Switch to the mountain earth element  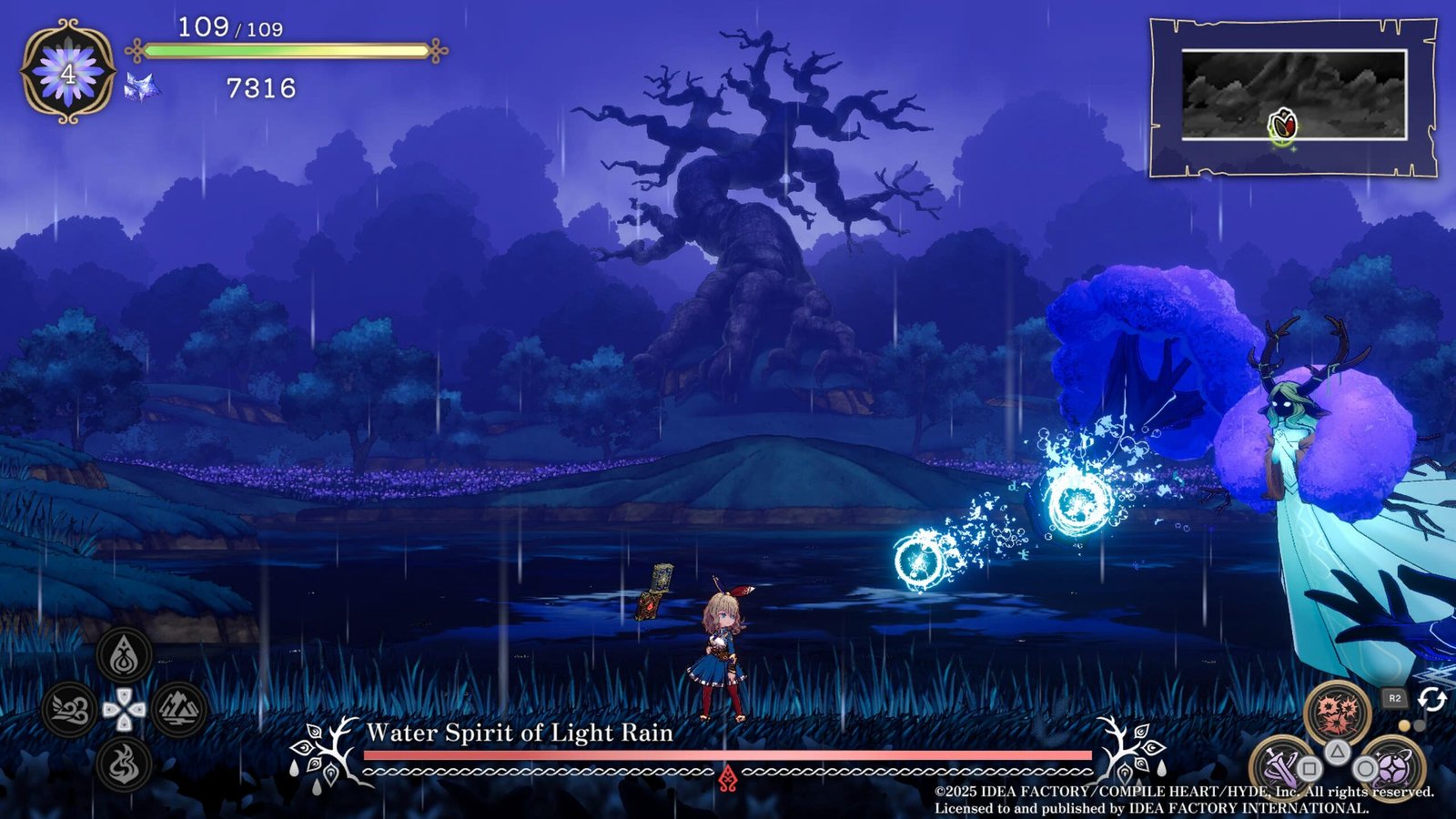click(178, 709)
